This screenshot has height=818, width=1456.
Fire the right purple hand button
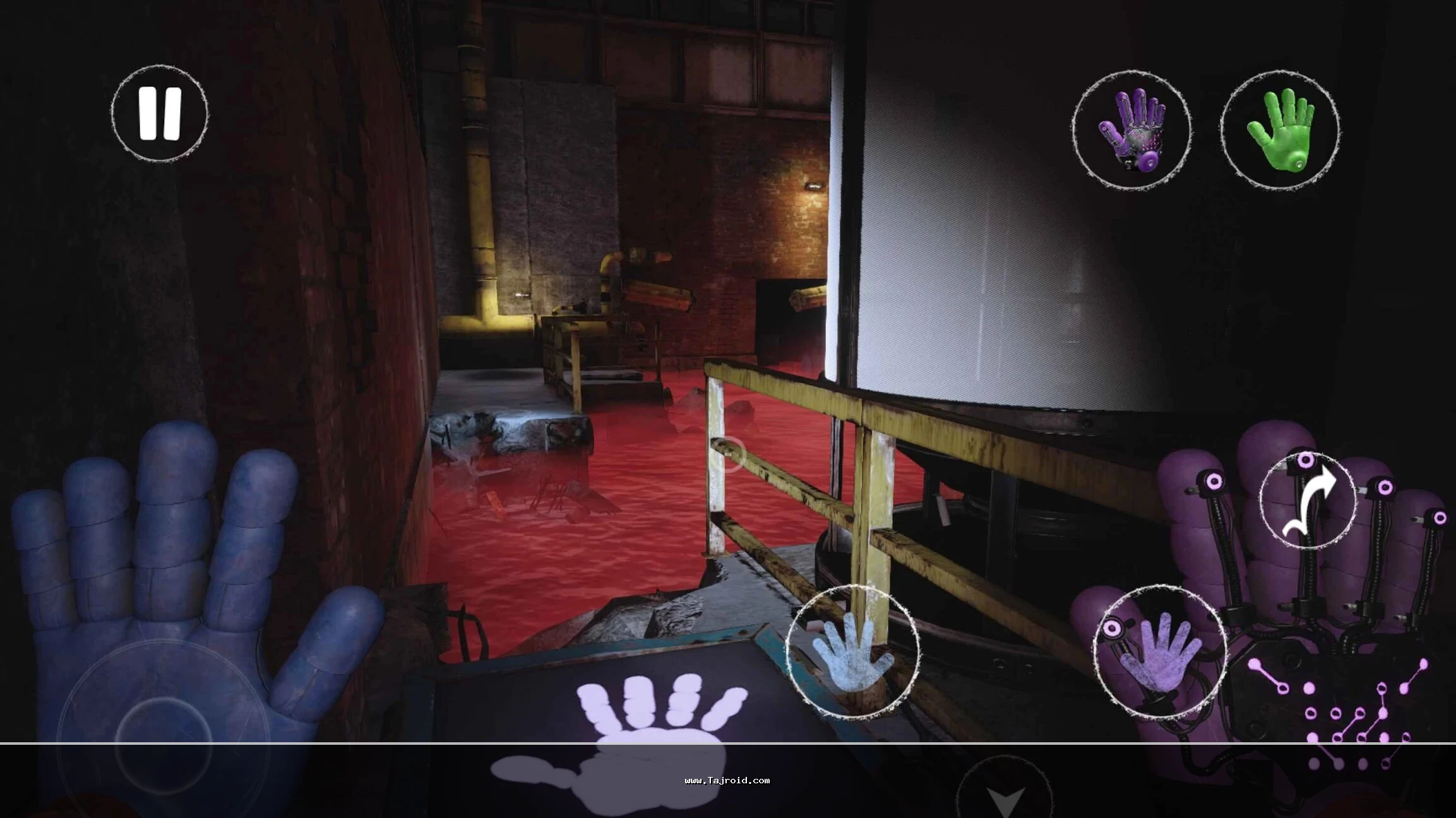coord(1160,651)
